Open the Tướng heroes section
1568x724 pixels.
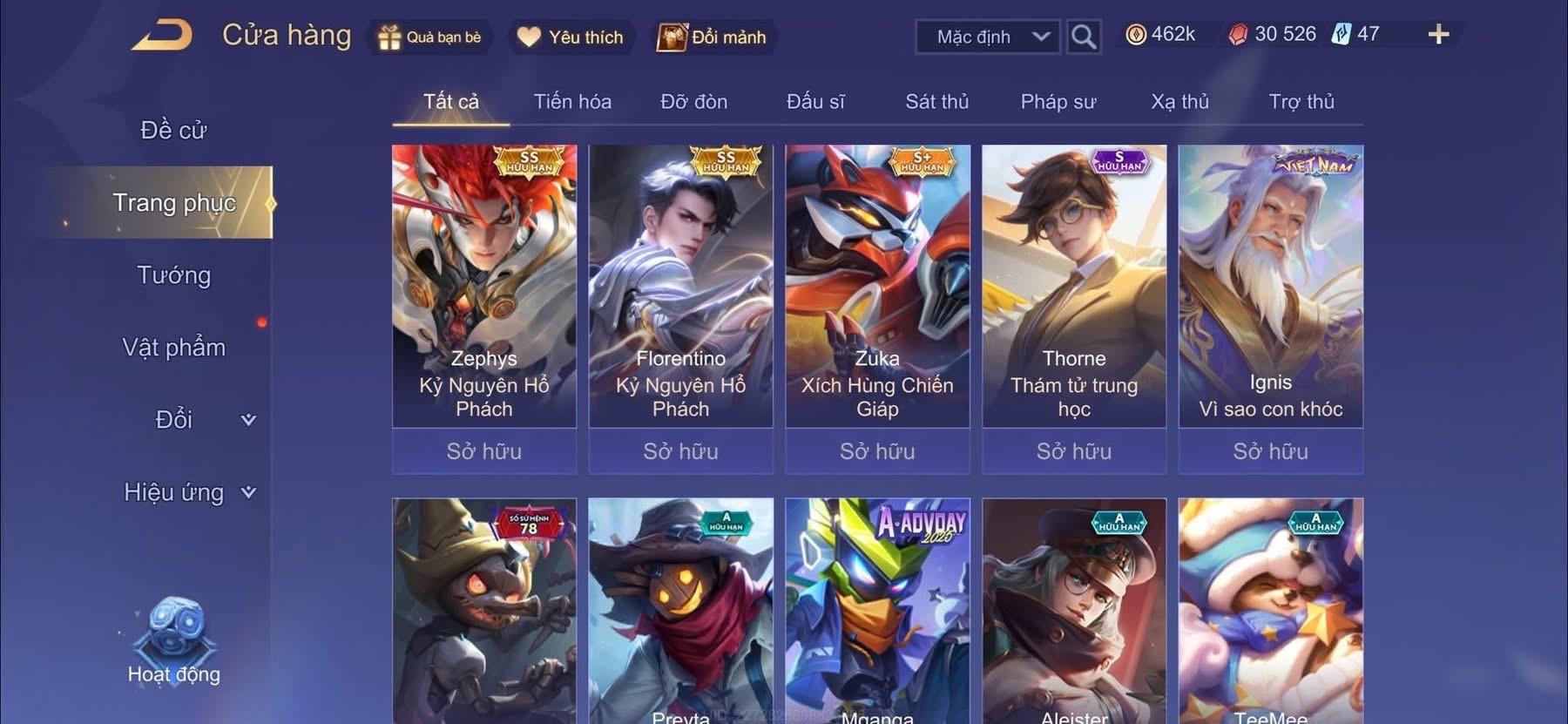point(173,275)
